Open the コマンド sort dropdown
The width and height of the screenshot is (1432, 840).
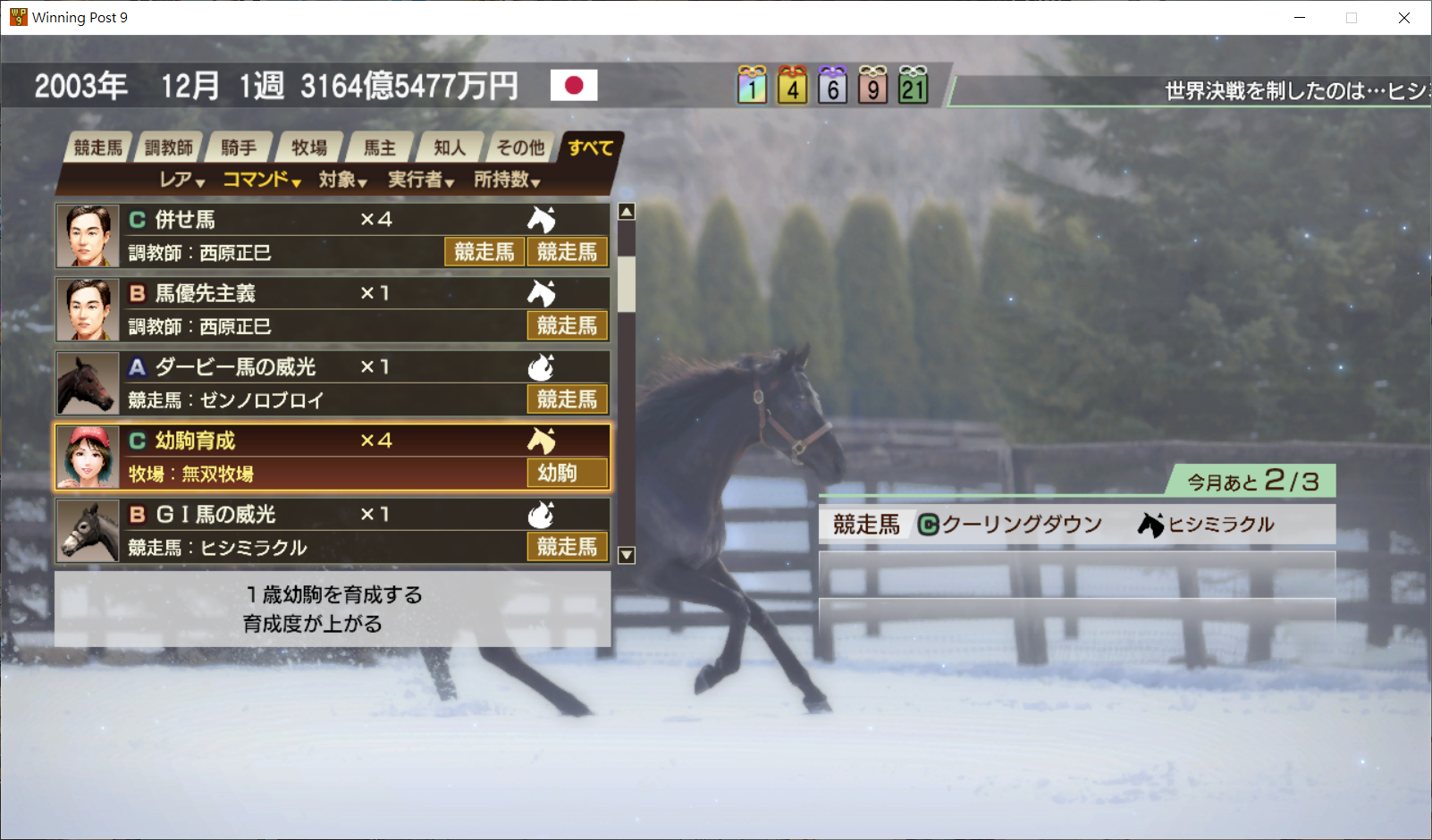[x=260, y=180]
